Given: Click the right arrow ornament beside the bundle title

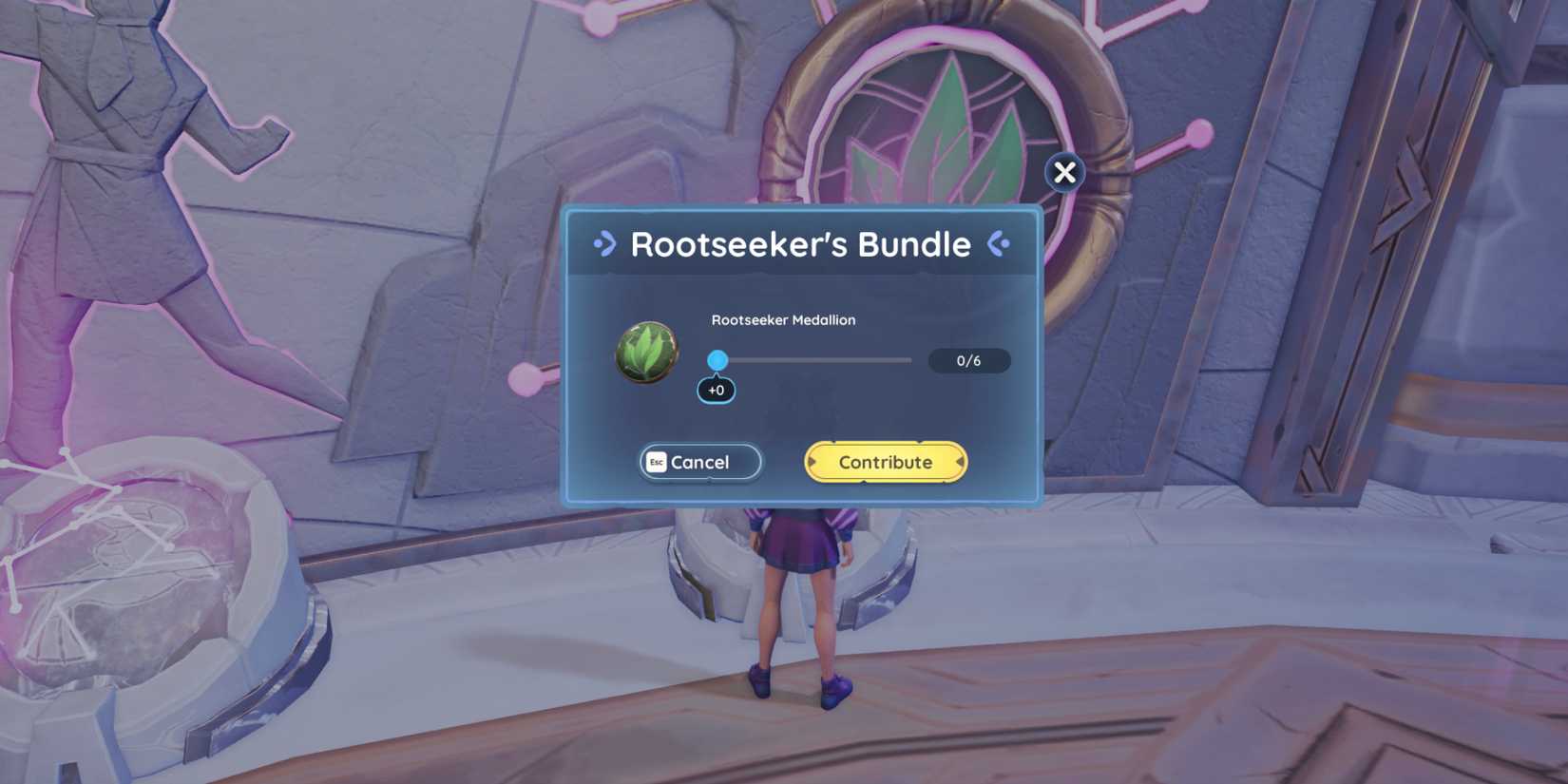Looking at the screenshot, I should (x=999, y=244).
